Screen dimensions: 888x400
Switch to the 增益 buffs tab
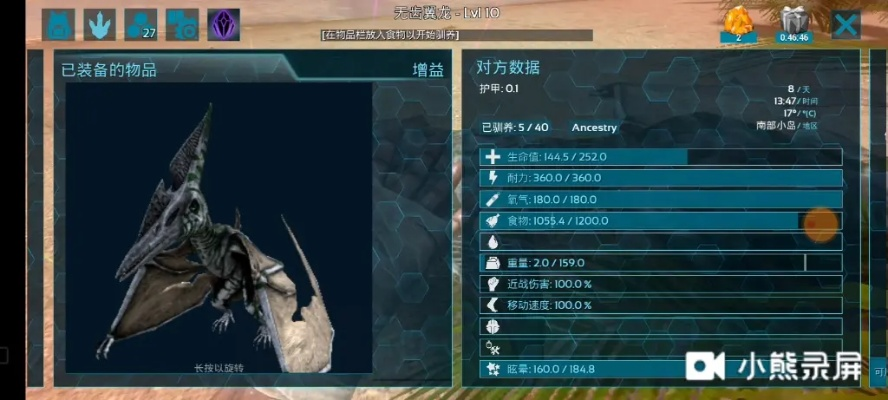point(428,70)
